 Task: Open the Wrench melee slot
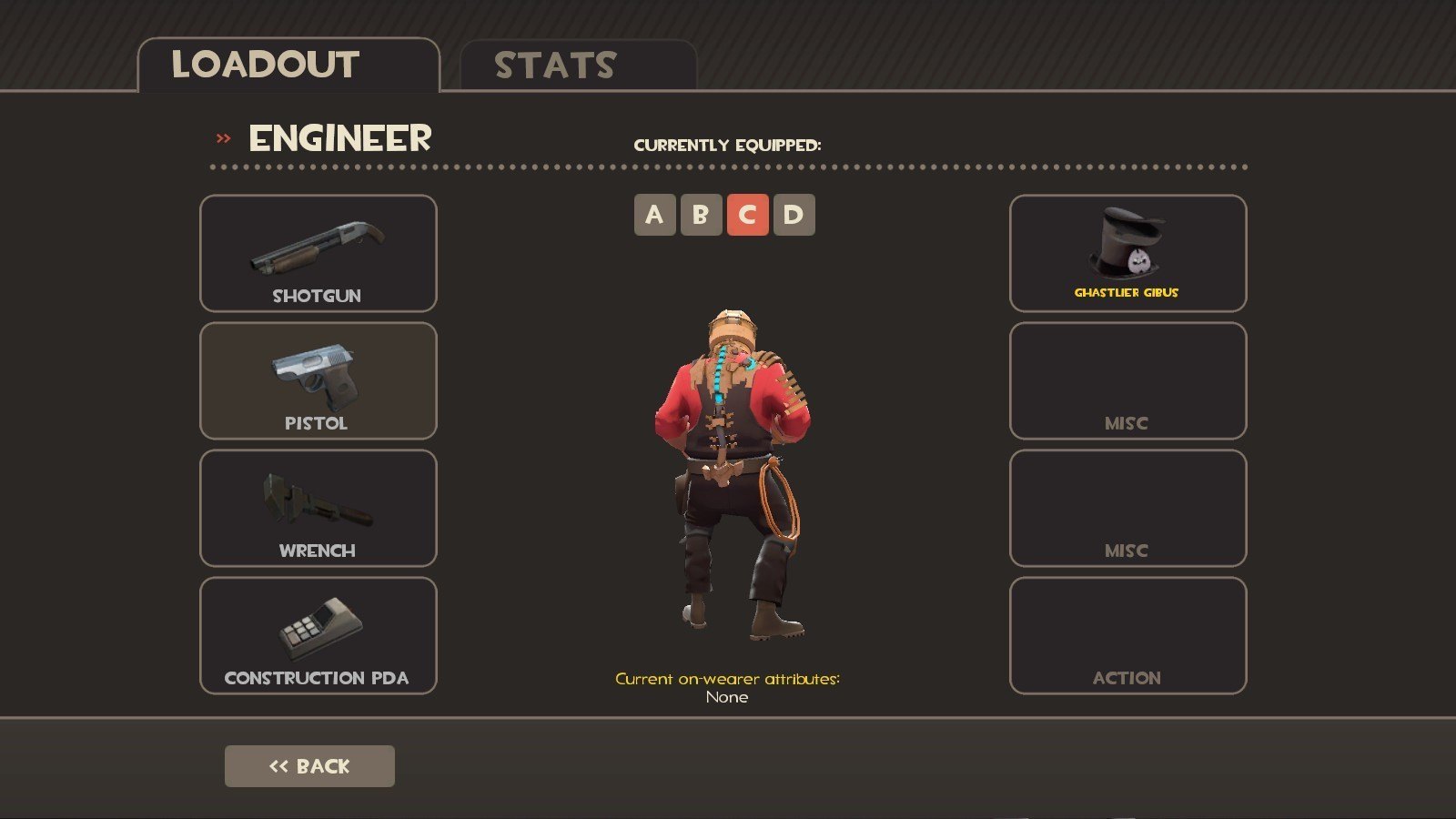coord(318,508)
